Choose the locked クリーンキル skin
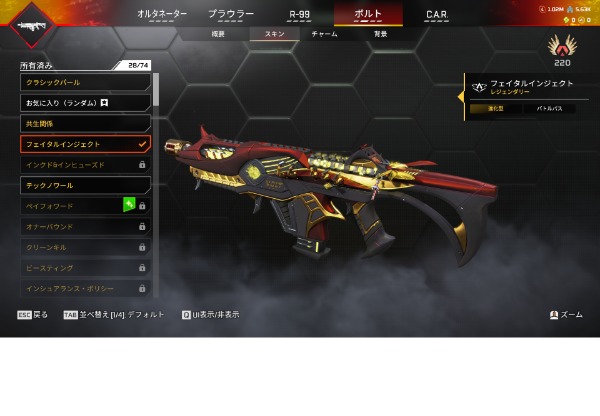This screenshot has width=600, height=416. click(85, 247)
